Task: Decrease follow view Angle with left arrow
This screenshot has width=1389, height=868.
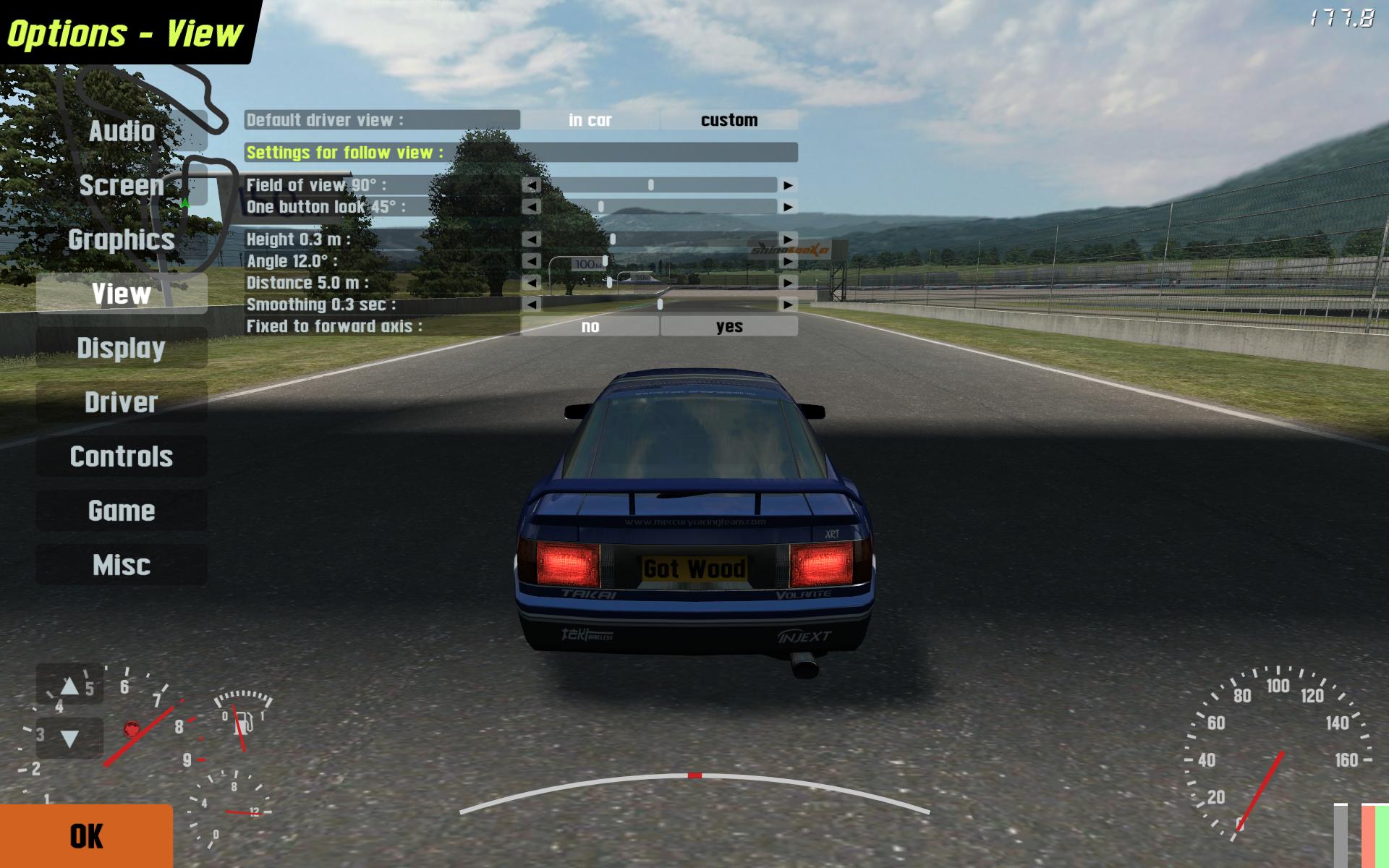Action: point(532,261)
